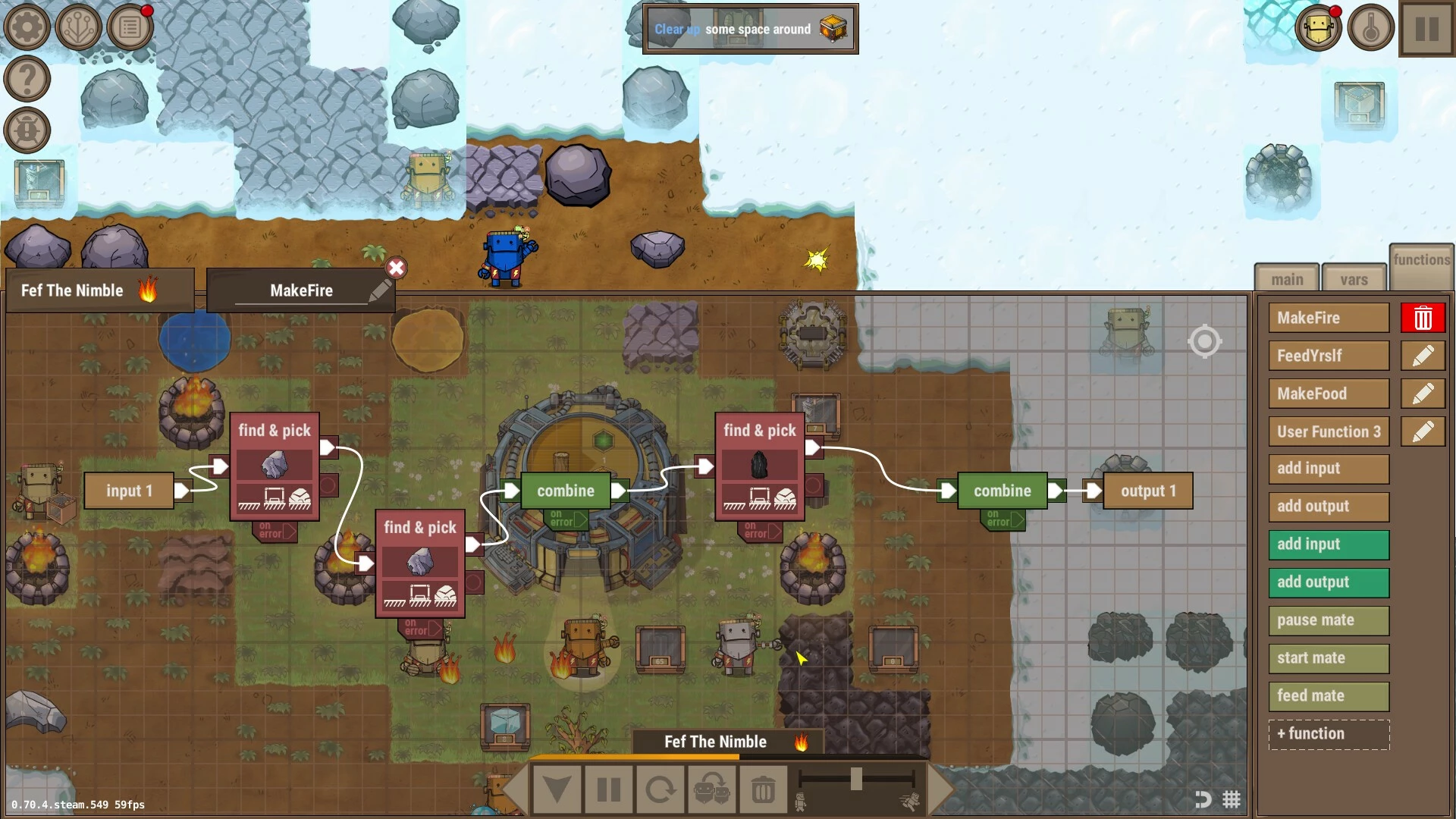Select the pause mate block

(x=1329, y=620)
